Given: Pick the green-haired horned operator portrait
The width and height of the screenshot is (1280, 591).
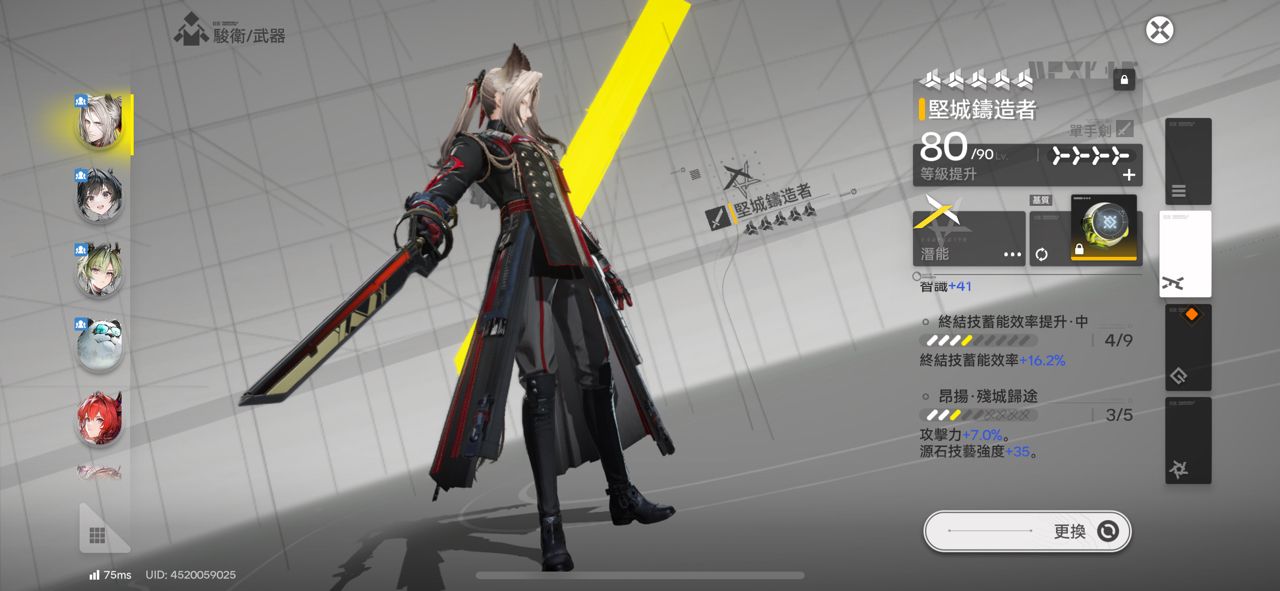Looking at the screenshot, I should tap(100, 270).
